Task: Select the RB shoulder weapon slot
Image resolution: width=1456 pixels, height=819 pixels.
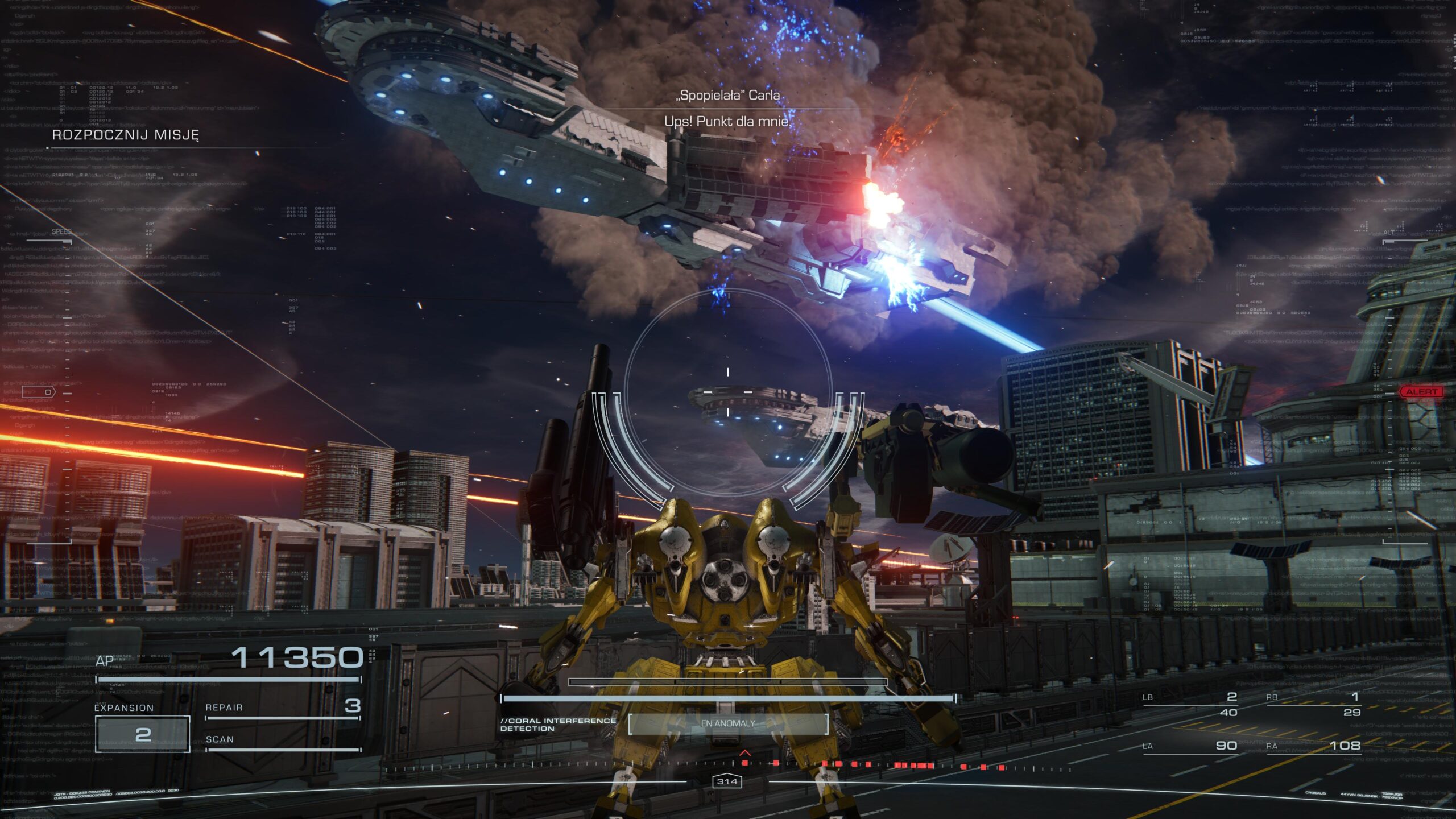Action: 1313,704
